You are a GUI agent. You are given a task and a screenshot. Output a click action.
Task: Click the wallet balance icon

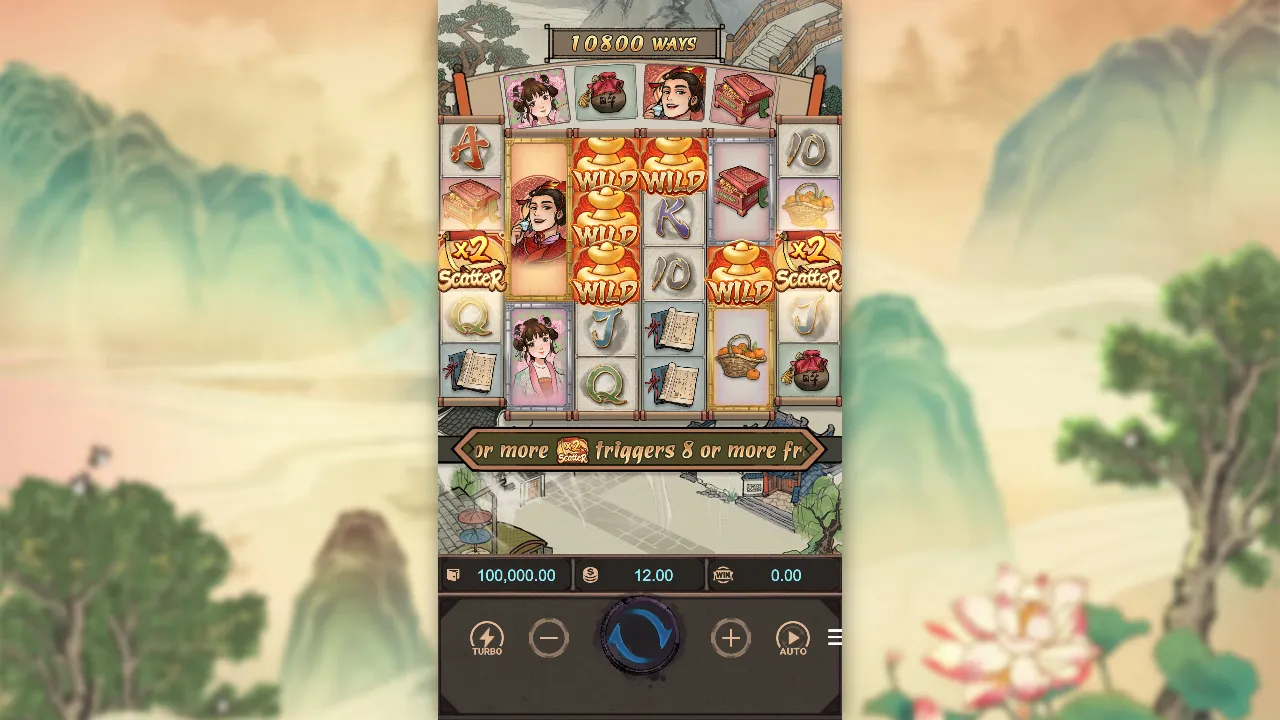[452, 575]
